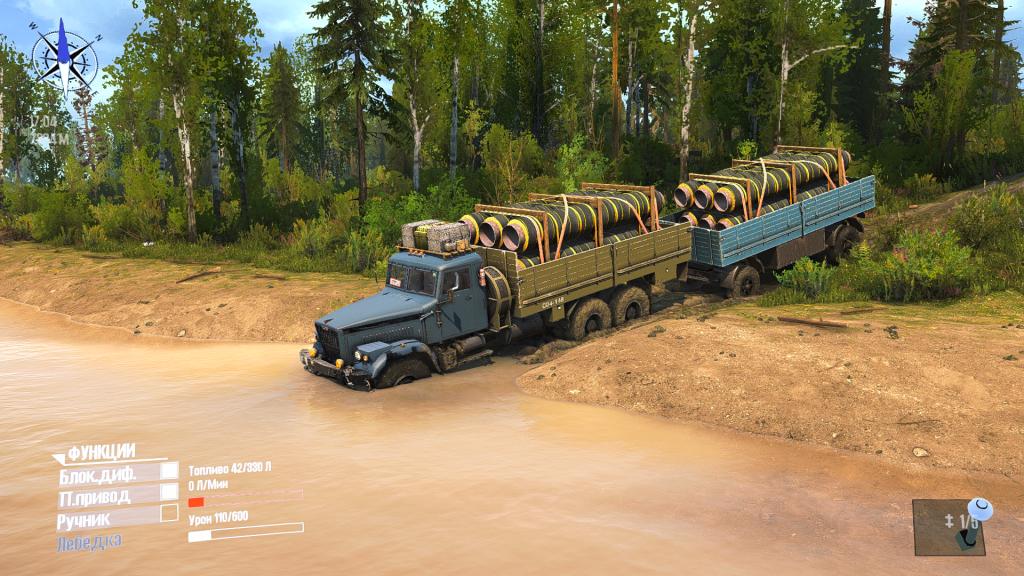Click the gearbox shifter knob

[x=978, y=510]
